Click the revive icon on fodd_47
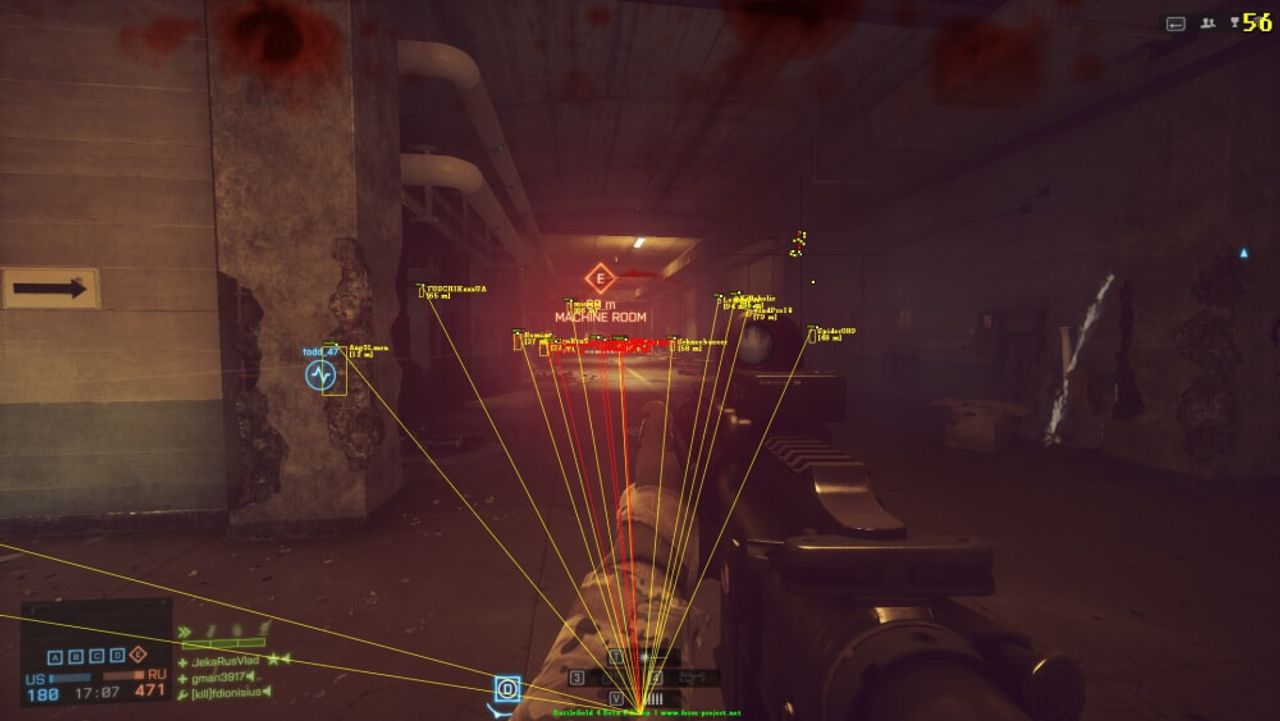This screenshot has height=721, width=1280. [320, 375]
